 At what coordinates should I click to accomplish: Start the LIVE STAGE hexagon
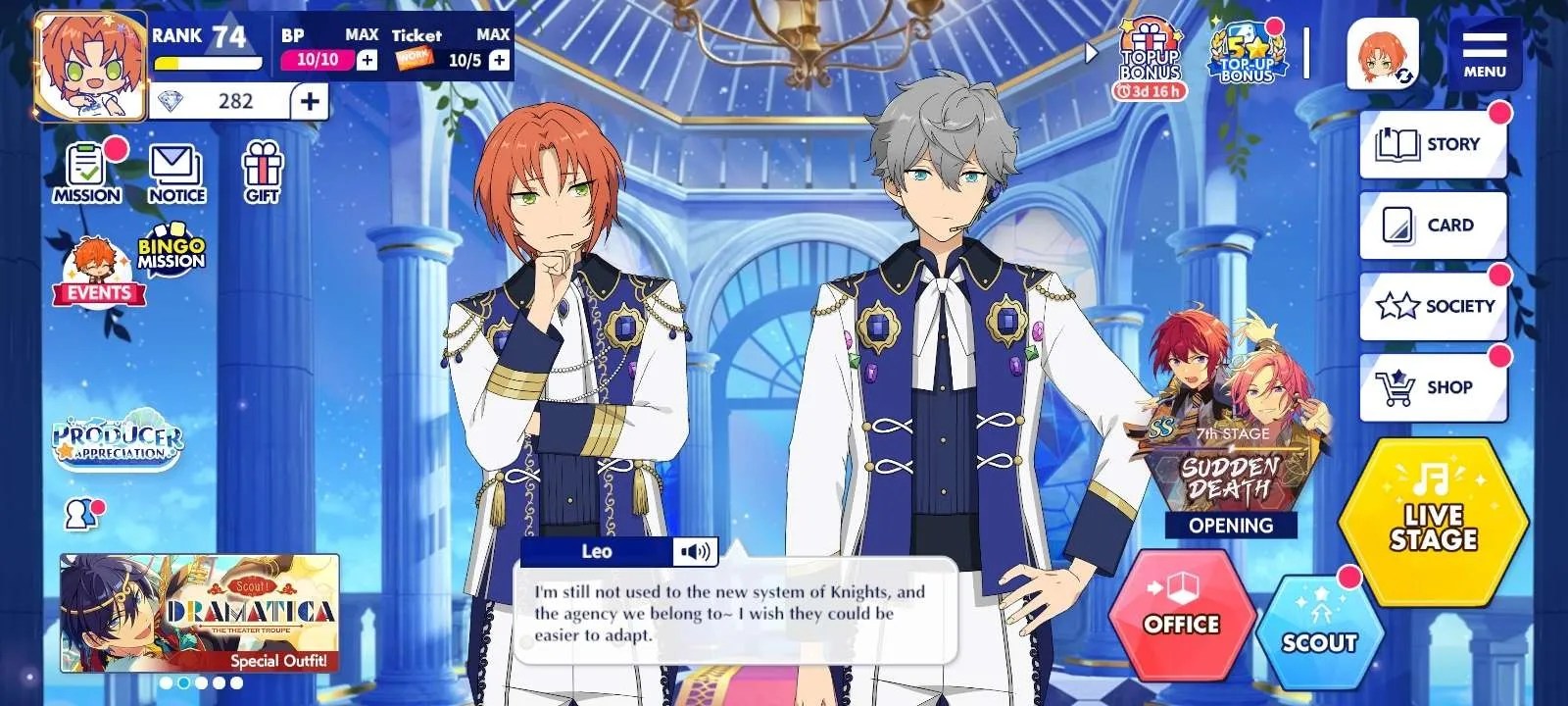1433,522
